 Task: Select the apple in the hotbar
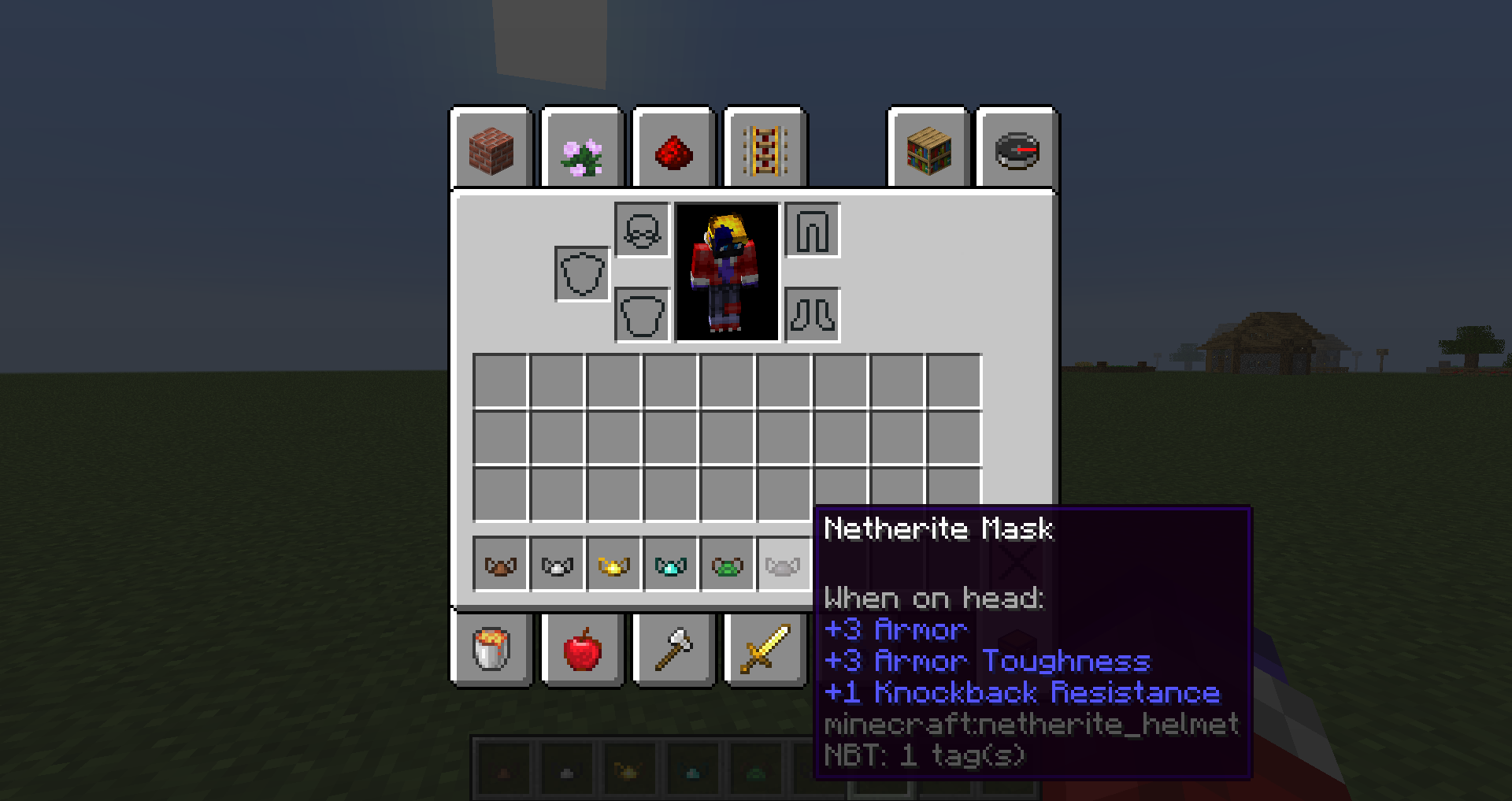pos(583,650)
